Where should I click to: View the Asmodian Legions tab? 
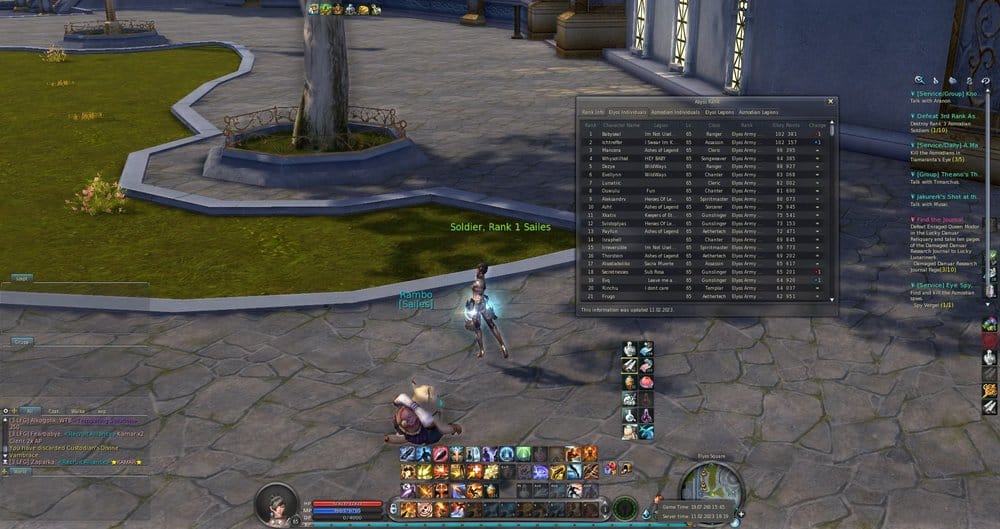point(759,112)
